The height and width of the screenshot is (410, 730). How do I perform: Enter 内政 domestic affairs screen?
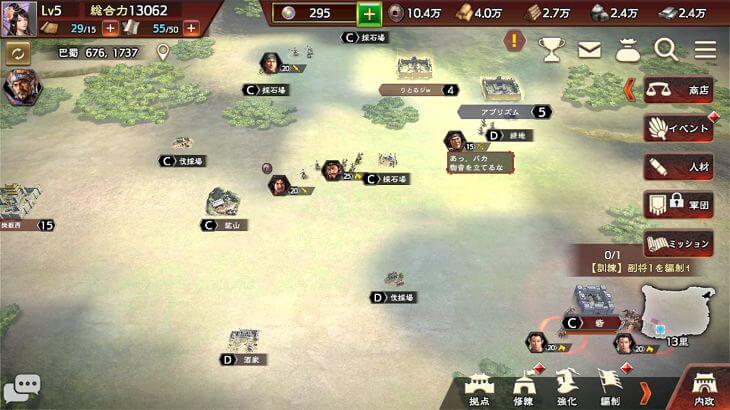[703, 390]
